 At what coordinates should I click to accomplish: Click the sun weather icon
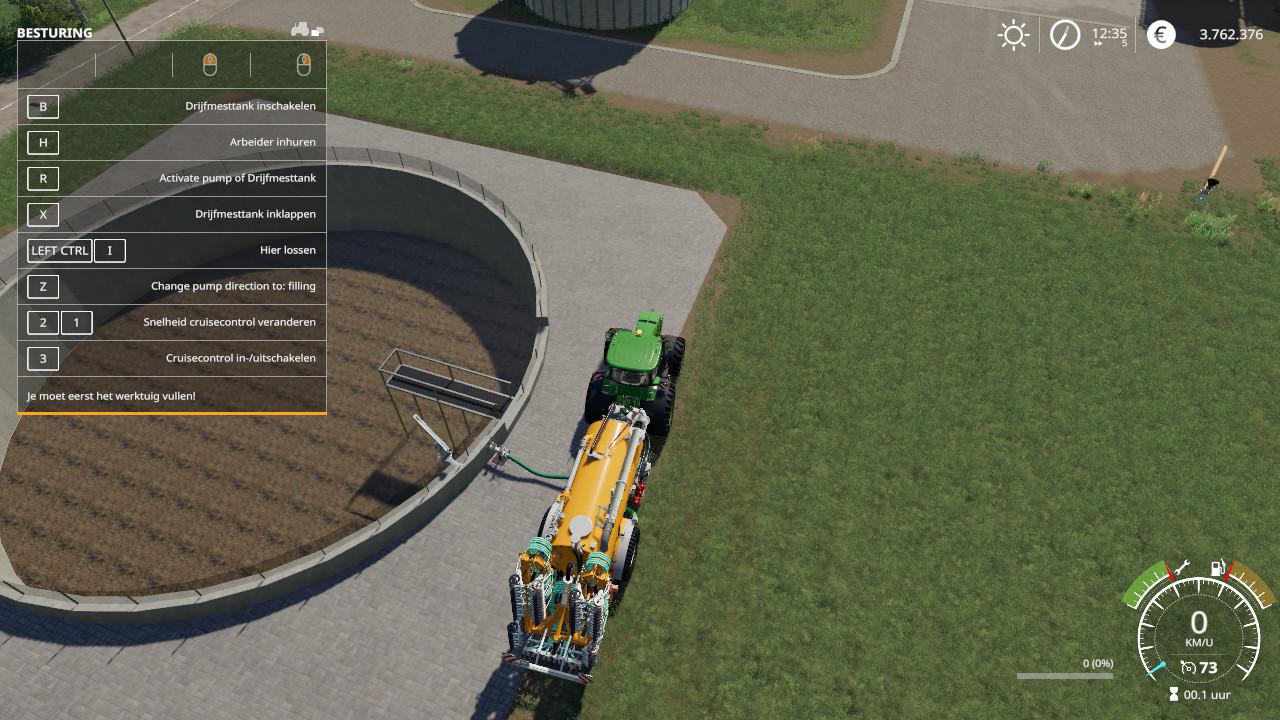coord(1013,36)
